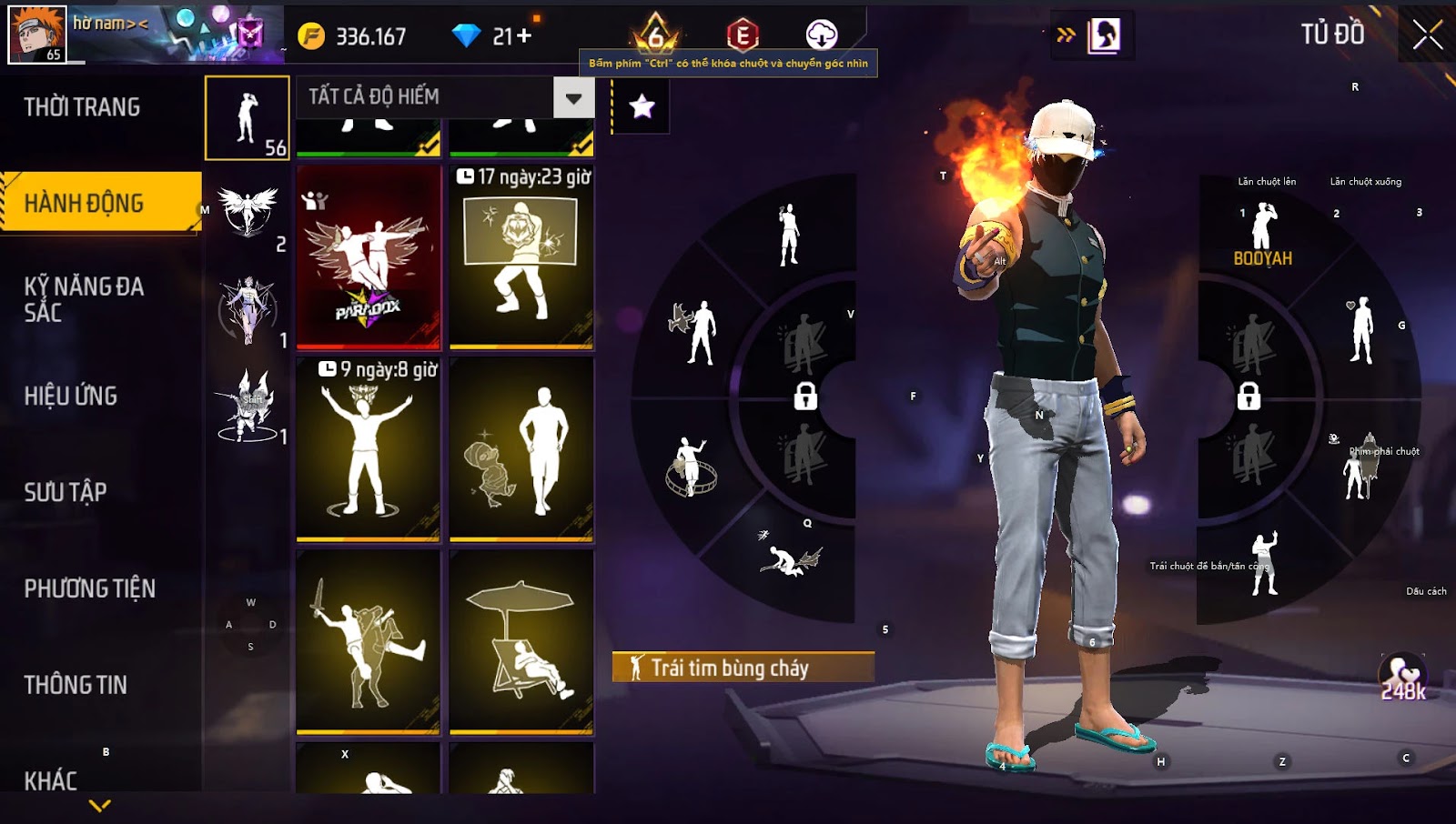Select the beach umbrella lounge chair emote

[x=521, y=642]
